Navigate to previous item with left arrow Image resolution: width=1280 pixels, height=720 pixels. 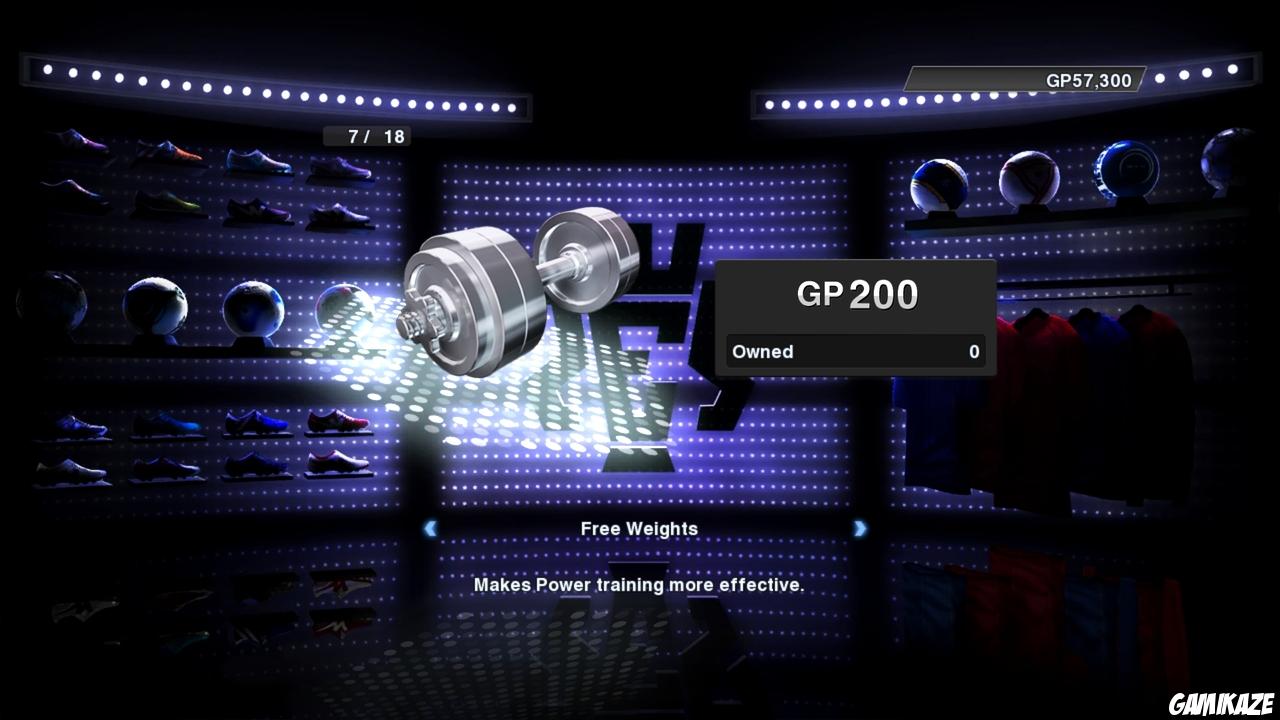pos(430,528)
